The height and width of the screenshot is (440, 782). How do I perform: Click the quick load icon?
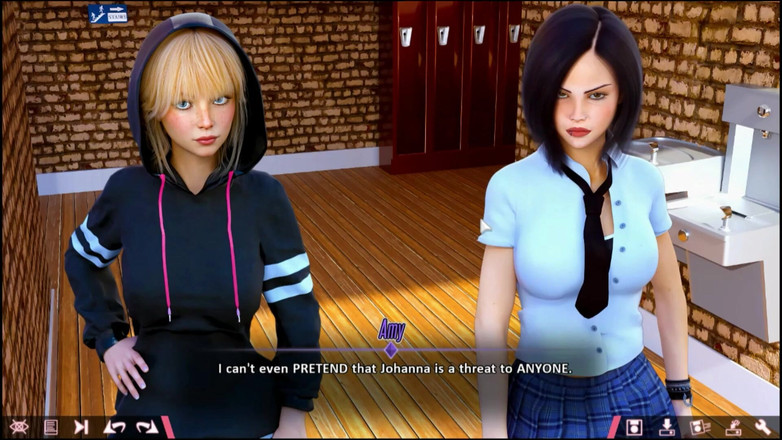732,427
